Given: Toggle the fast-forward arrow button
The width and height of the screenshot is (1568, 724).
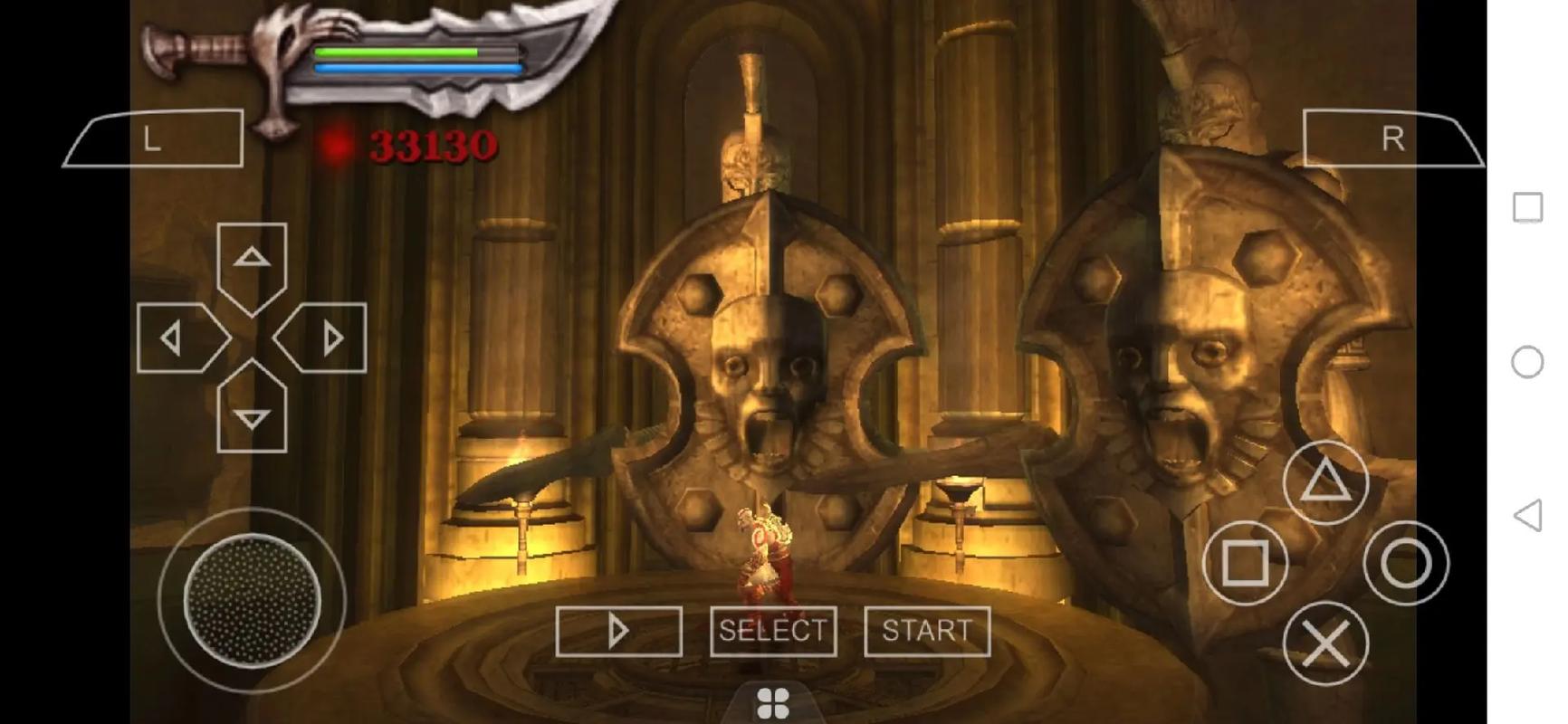Looking at the screenshot, I should click(x=618, y=631).
